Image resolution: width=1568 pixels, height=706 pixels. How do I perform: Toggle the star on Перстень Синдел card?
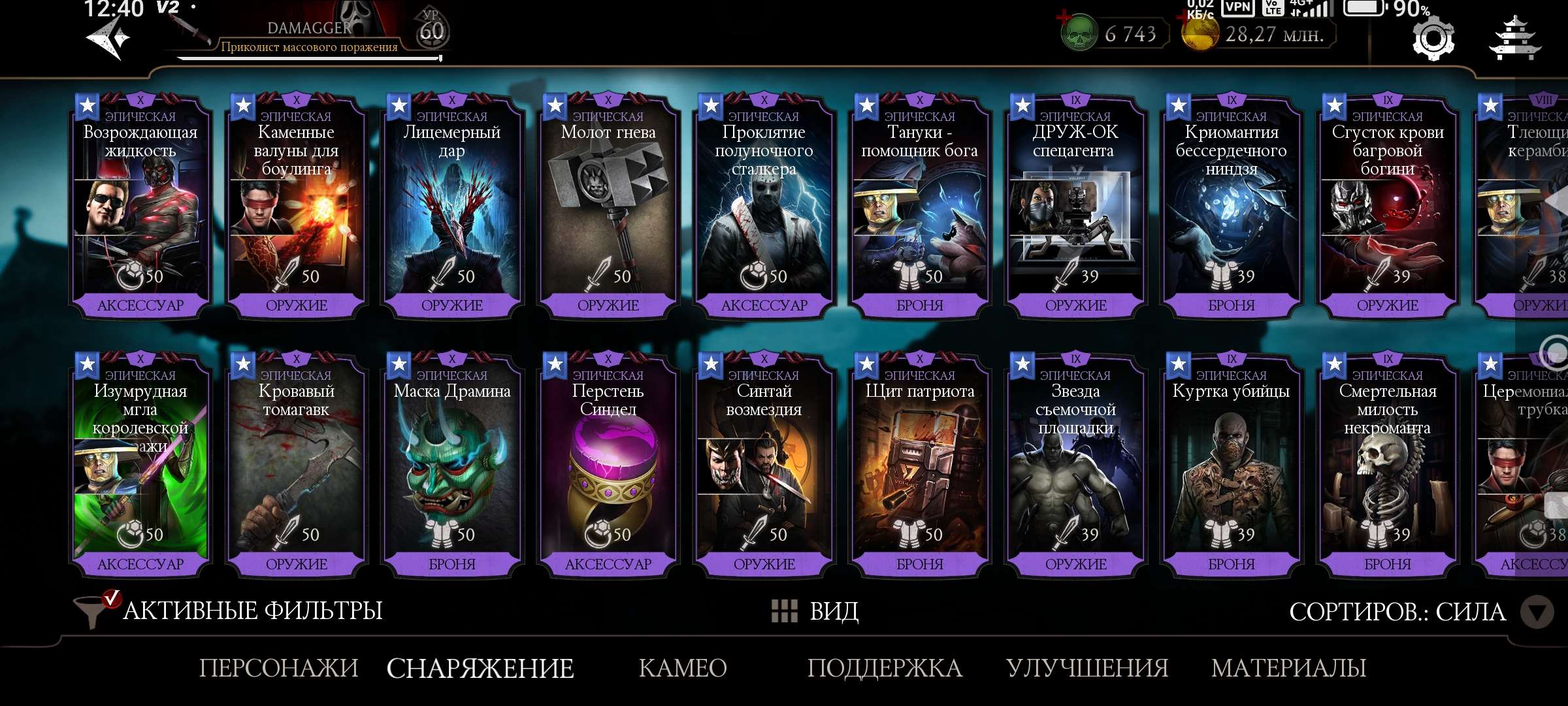click(554, 362)
